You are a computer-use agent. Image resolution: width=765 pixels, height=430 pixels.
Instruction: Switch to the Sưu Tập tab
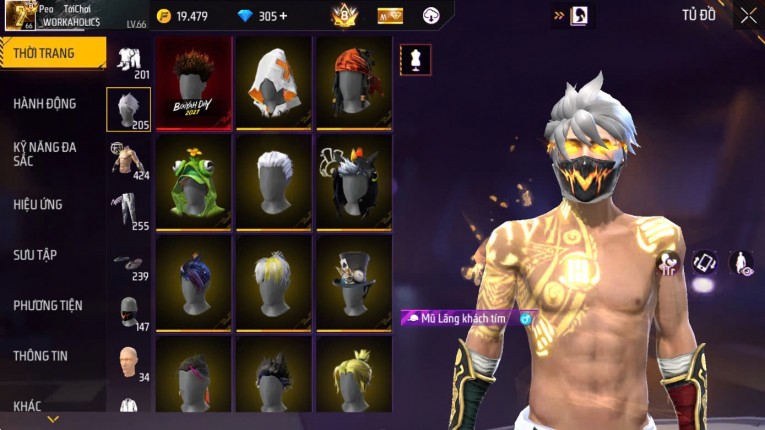[36, 255]
